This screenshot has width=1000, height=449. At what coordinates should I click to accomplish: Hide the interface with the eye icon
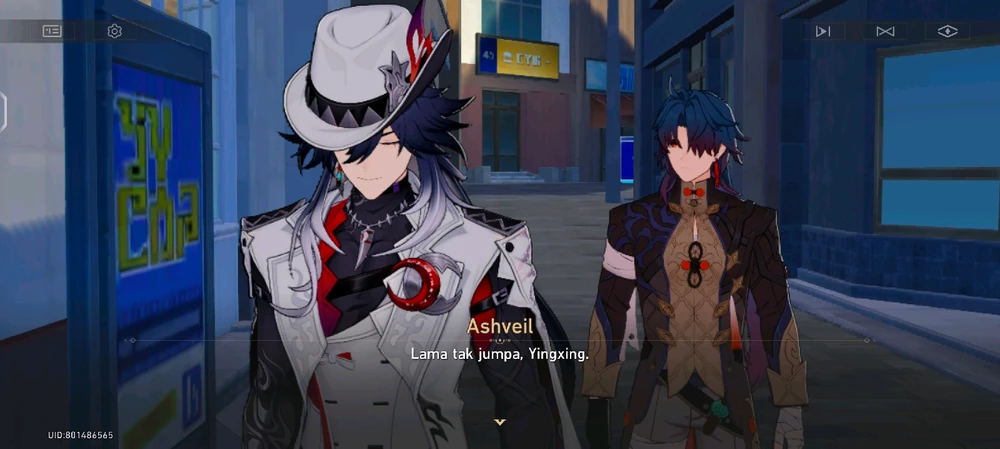[x=947, y=31]
